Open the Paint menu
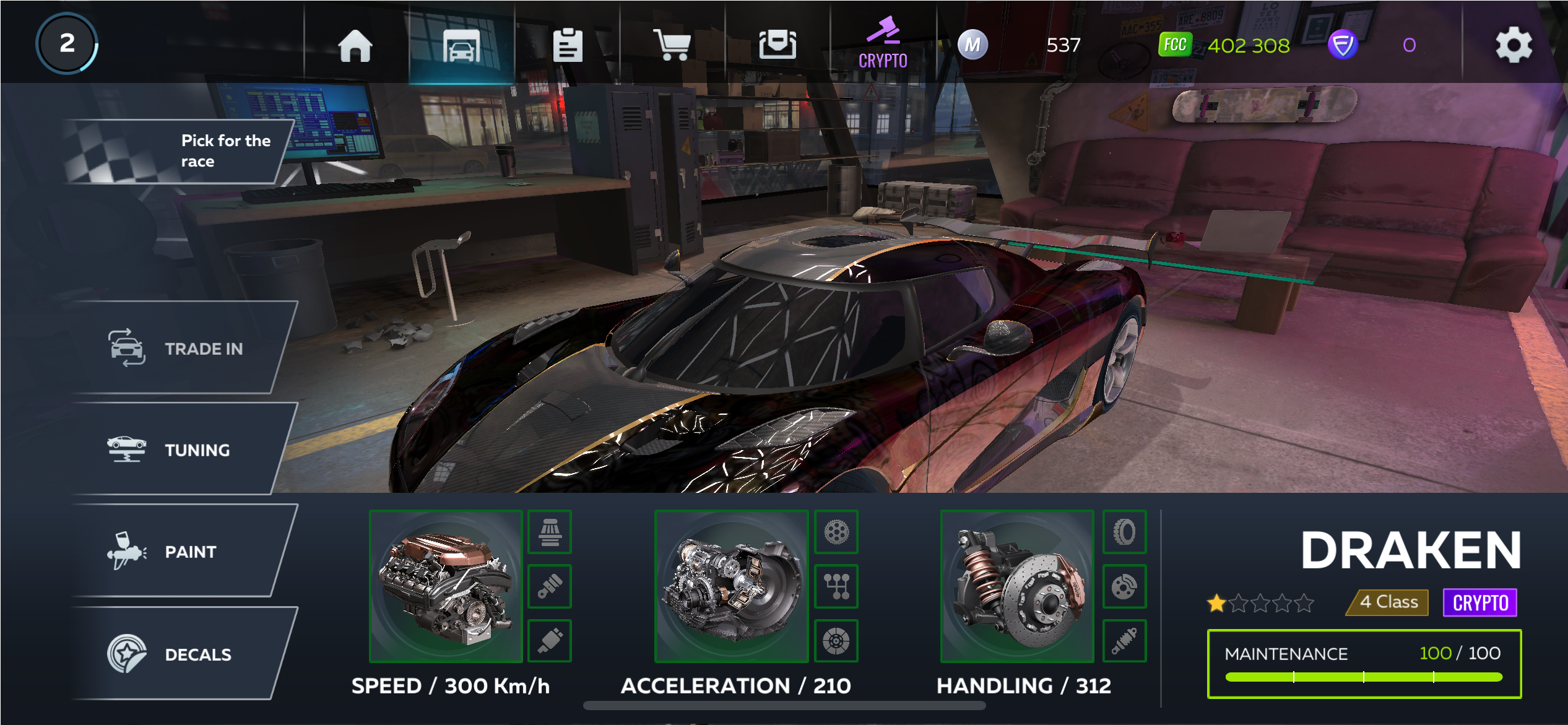 (183, 552)
